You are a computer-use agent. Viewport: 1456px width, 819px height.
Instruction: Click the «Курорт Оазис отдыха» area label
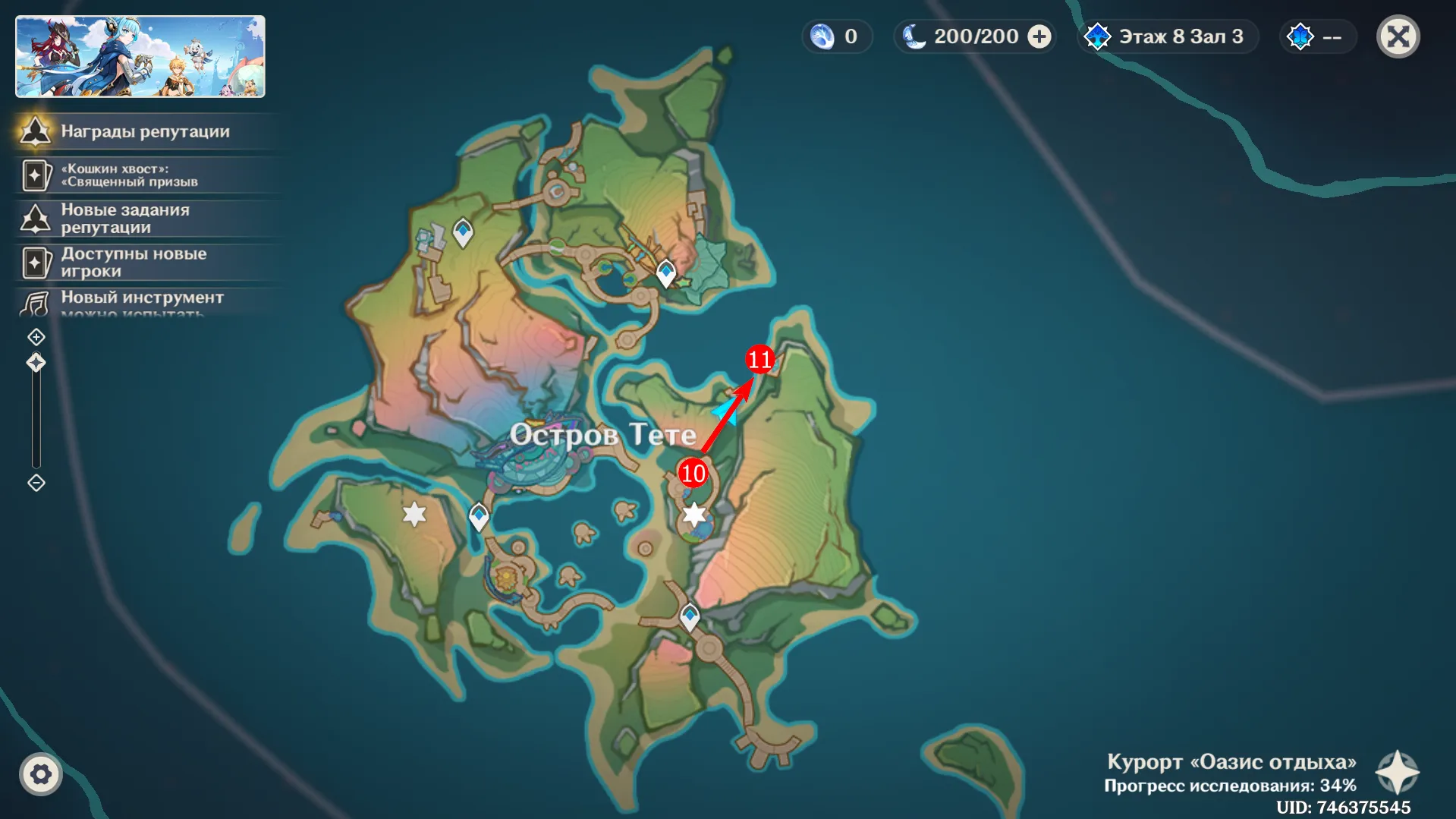pos(1231,762)
